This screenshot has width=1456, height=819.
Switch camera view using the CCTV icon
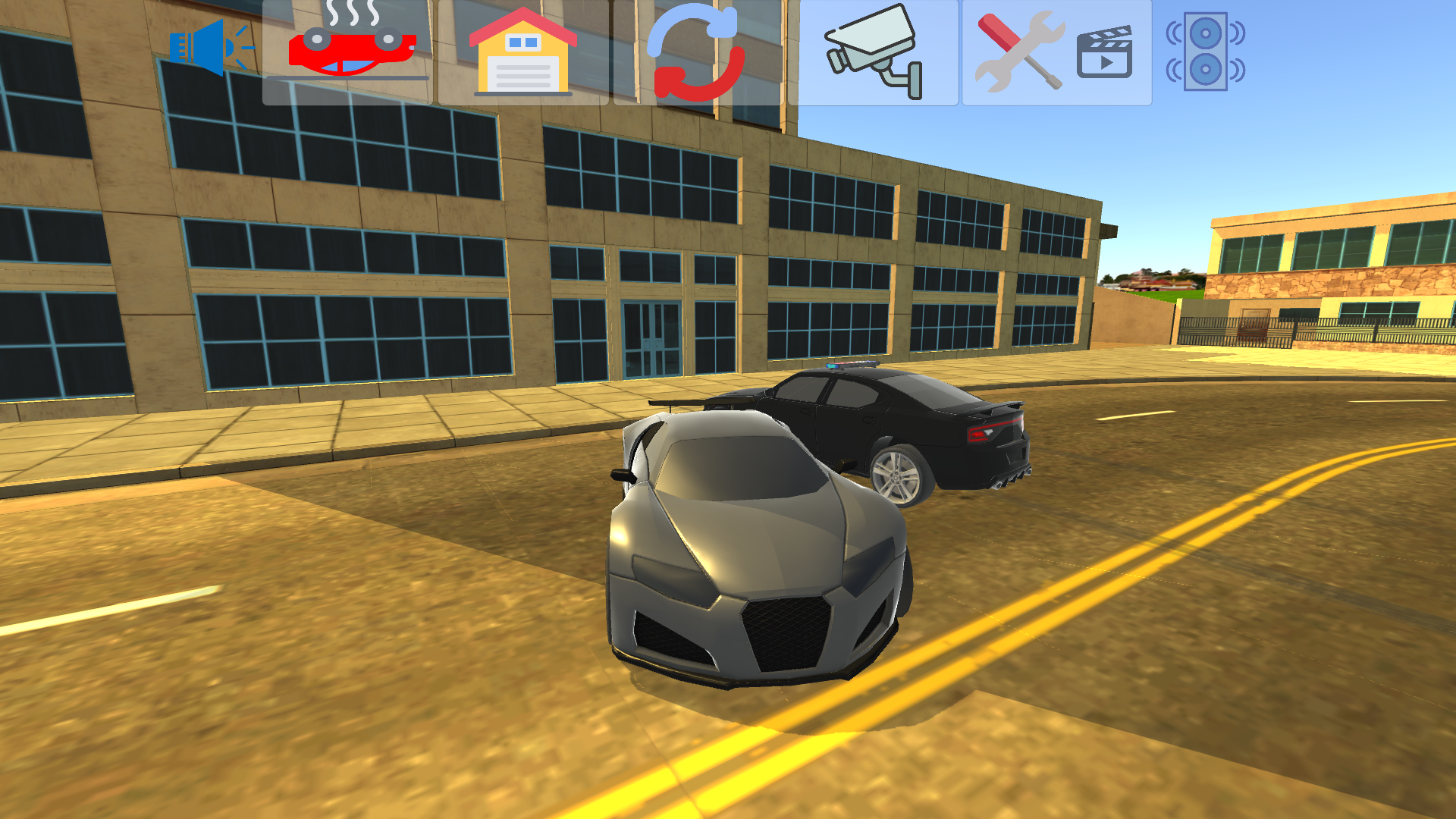pyautogui.click(x=872, y=53)
